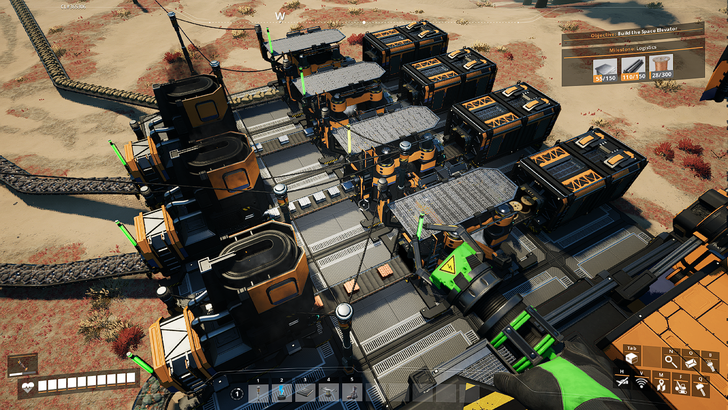Open the build hammer icon
728x410 pixels.
(x=701, y=389)
